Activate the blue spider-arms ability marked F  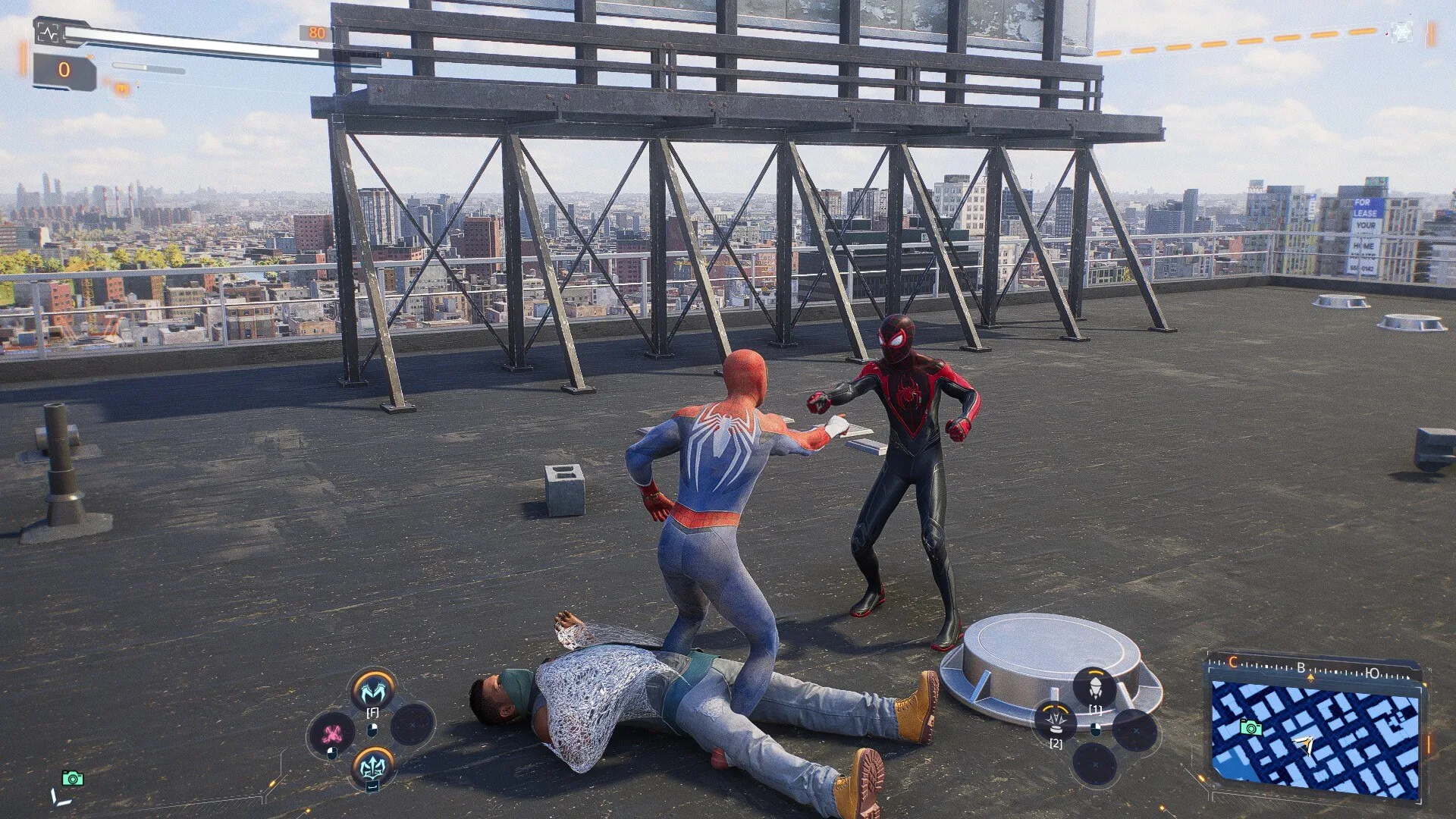coord(372,689)
